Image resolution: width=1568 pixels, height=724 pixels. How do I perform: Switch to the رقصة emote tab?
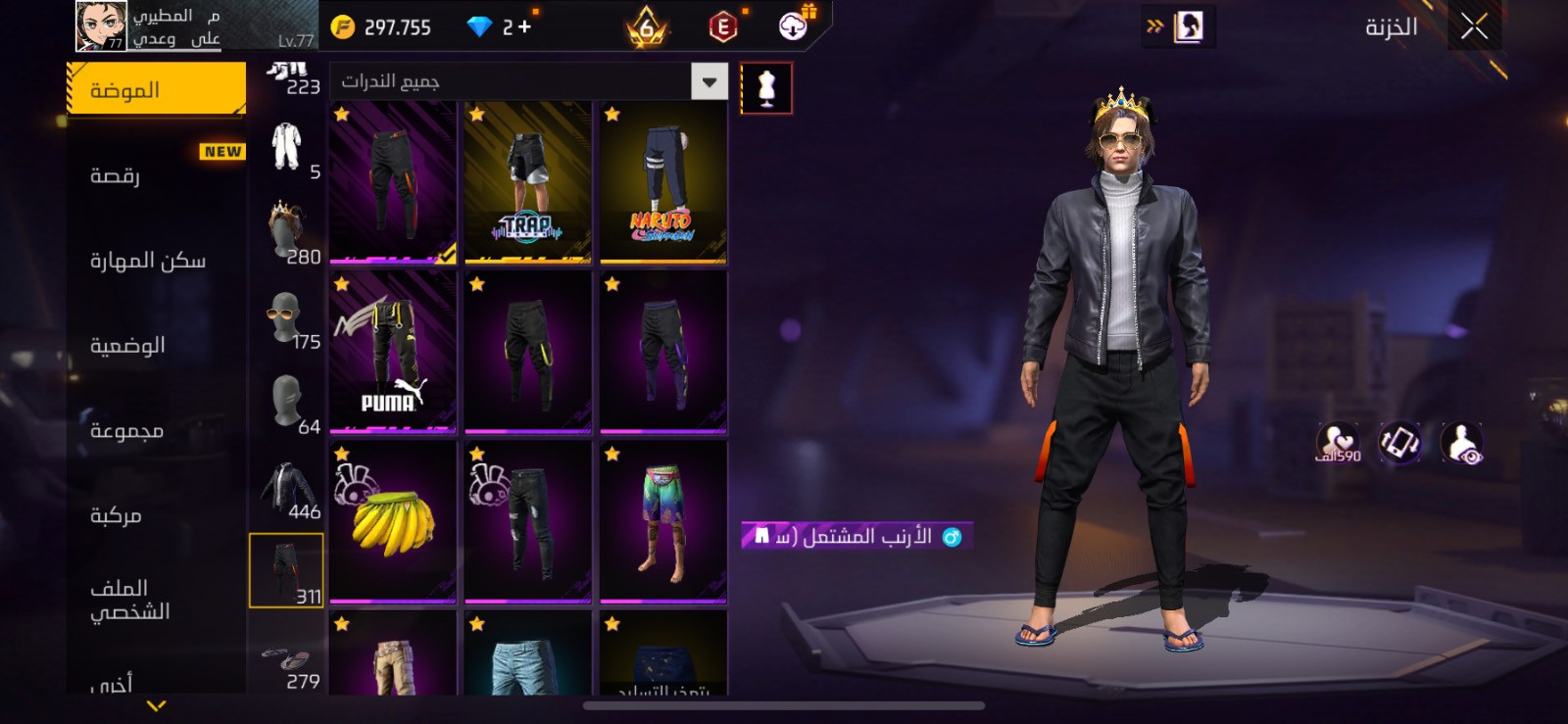pyautogui.click(x=157, y=175)
